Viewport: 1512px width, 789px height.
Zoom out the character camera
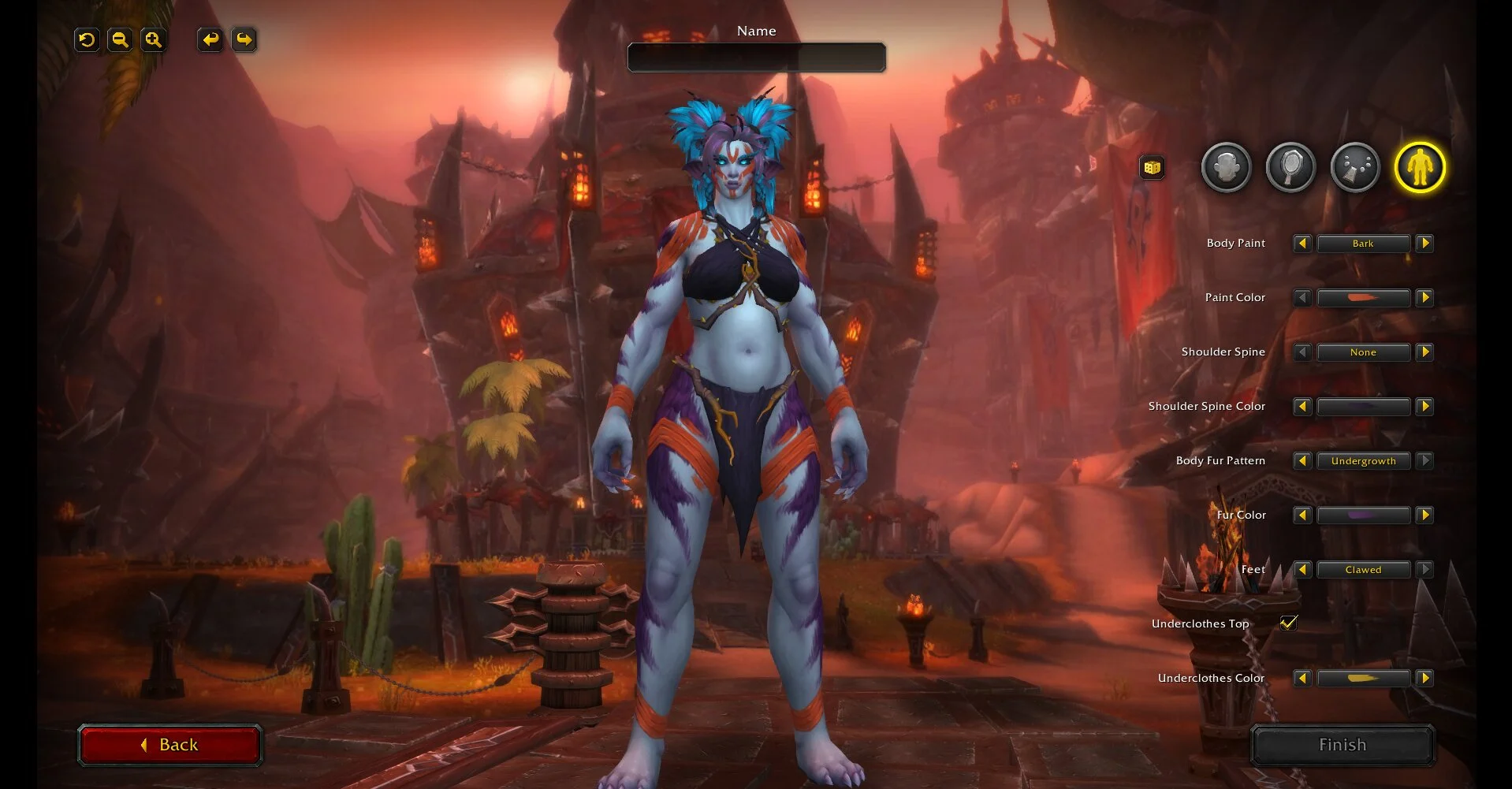(x=120, y=39)
